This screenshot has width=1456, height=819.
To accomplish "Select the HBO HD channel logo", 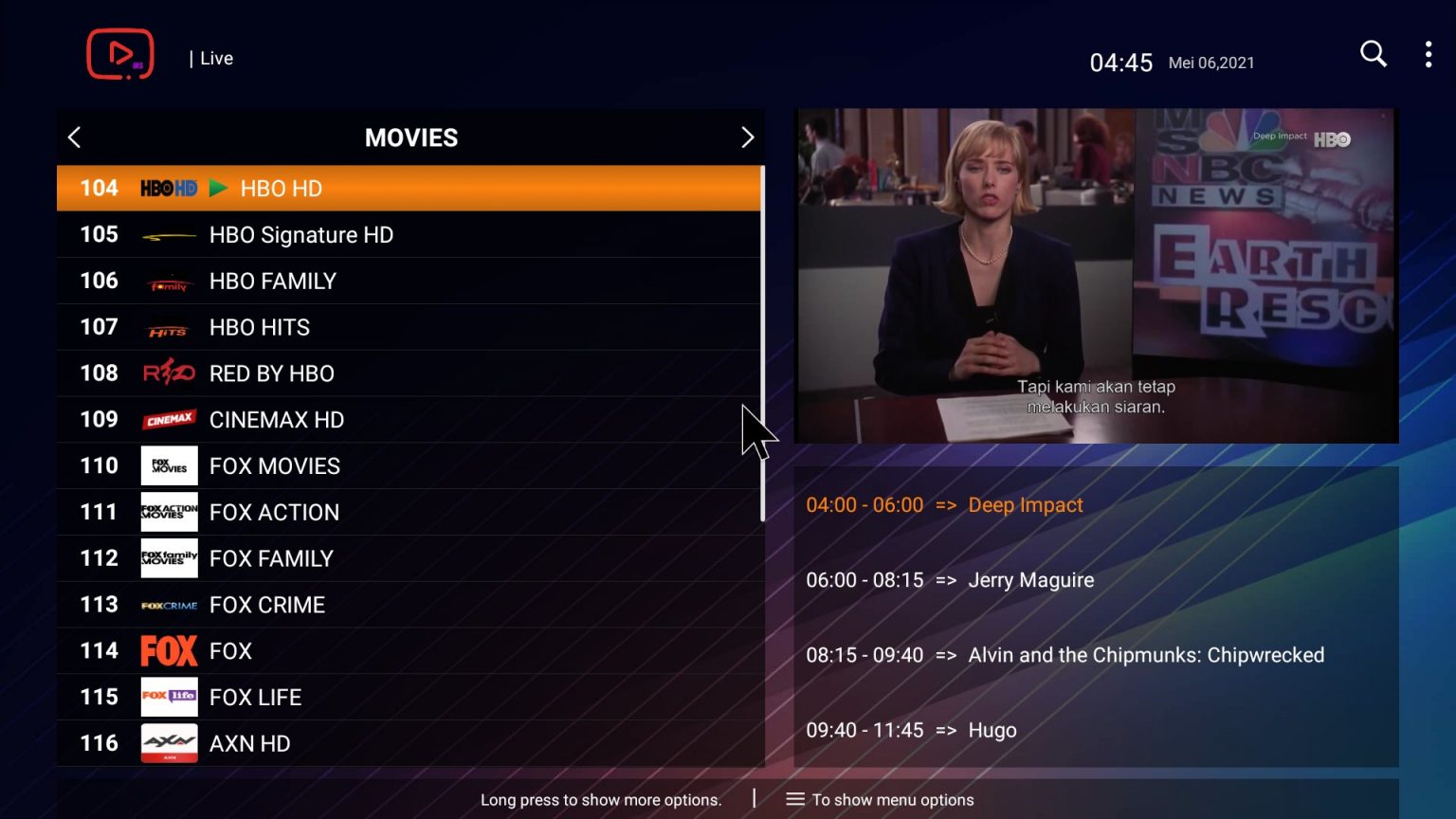I will pos(169,188).
